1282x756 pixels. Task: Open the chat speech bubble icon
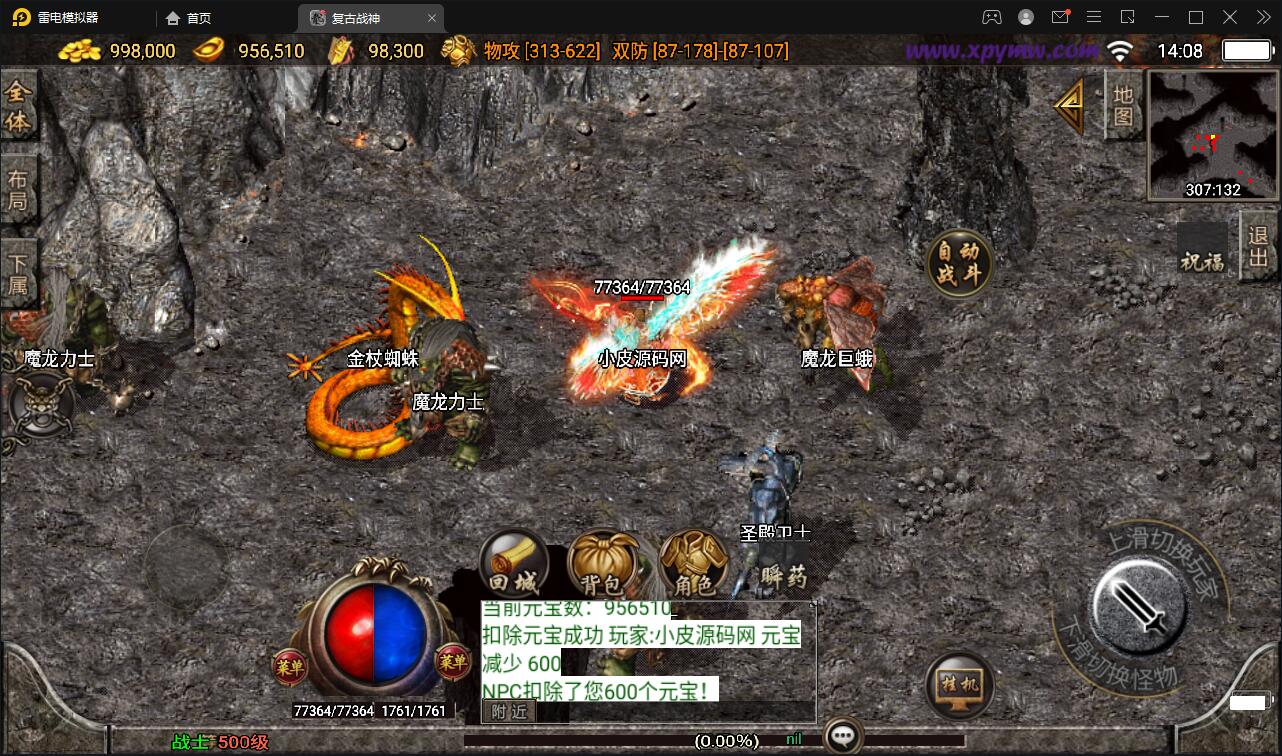tap(844, 738)
